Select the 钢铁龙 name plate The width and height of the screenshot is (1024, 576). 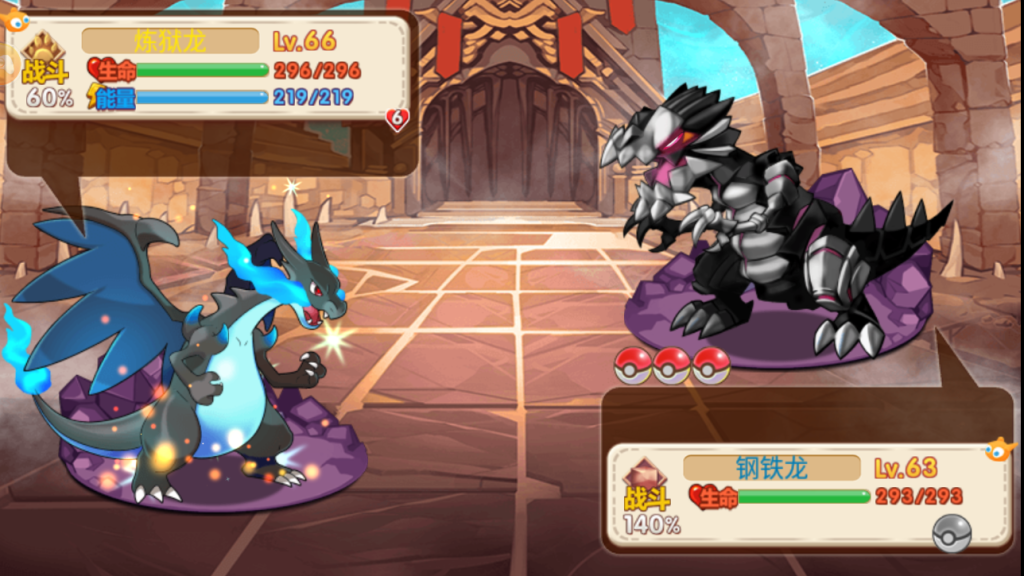771,468
